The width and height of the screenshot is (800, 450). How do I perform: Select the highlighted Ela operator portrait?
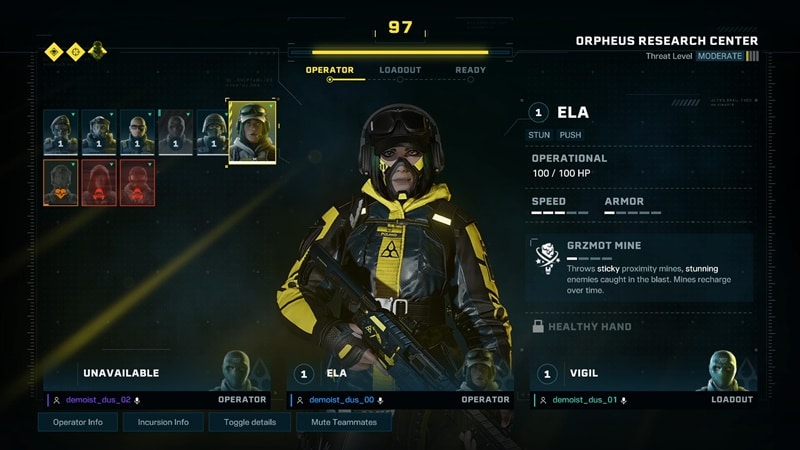[252, 131]
